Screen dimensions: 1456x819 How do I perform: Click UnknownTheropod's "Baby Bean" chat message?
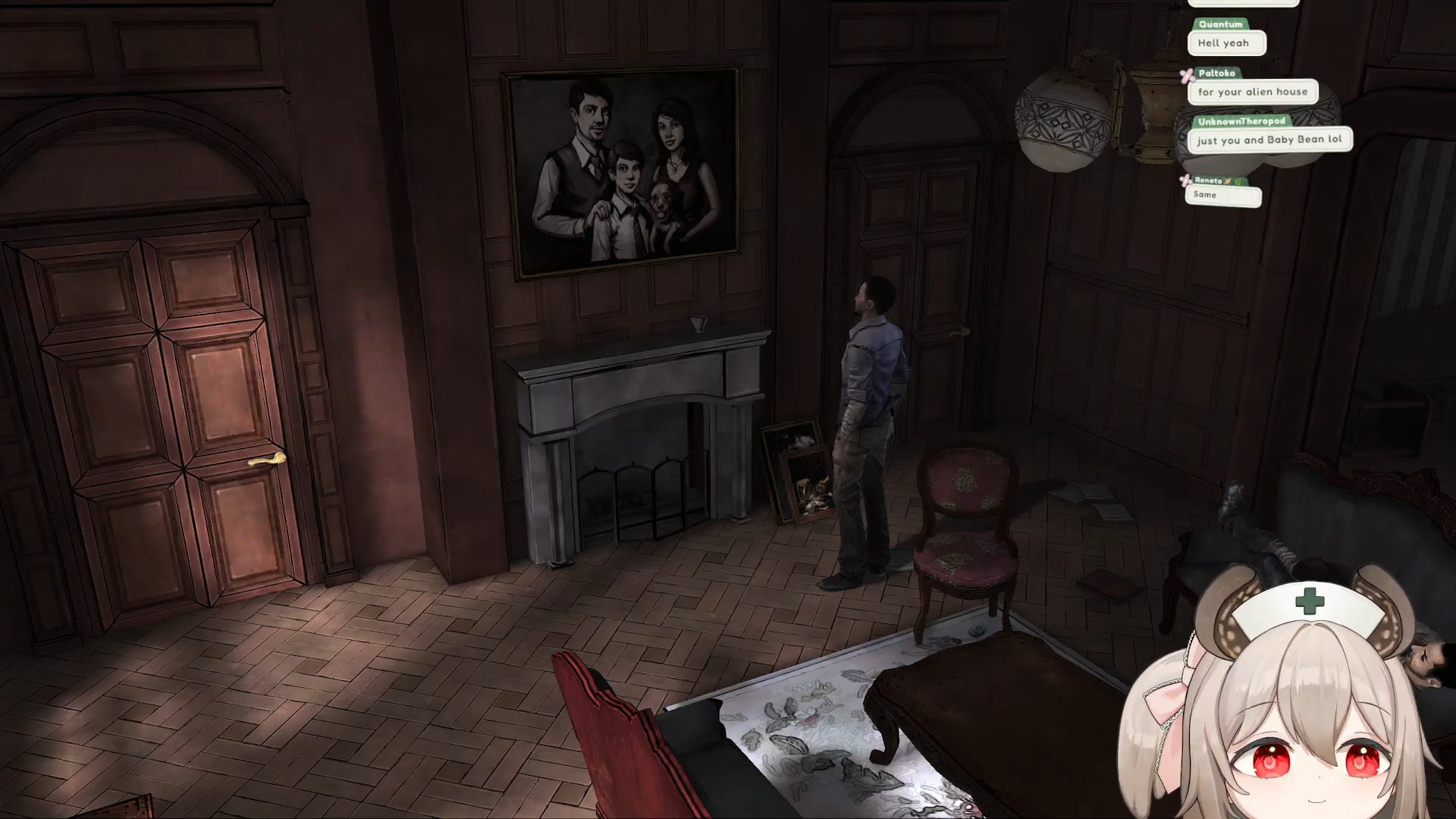tap(1269, 140)
